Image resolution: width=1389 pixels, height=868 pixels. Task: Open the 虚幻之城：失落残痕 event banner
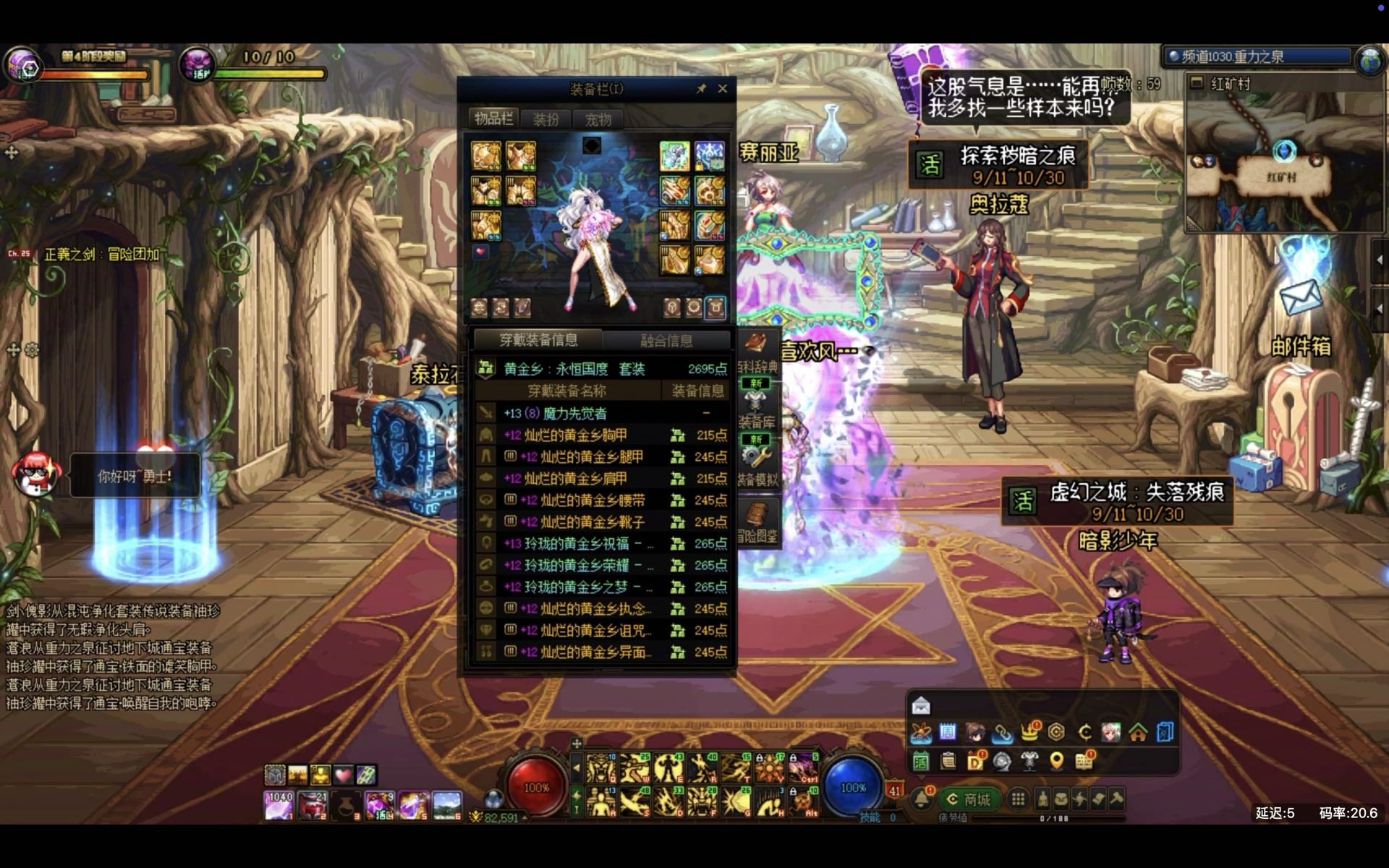click(1118, 502)
